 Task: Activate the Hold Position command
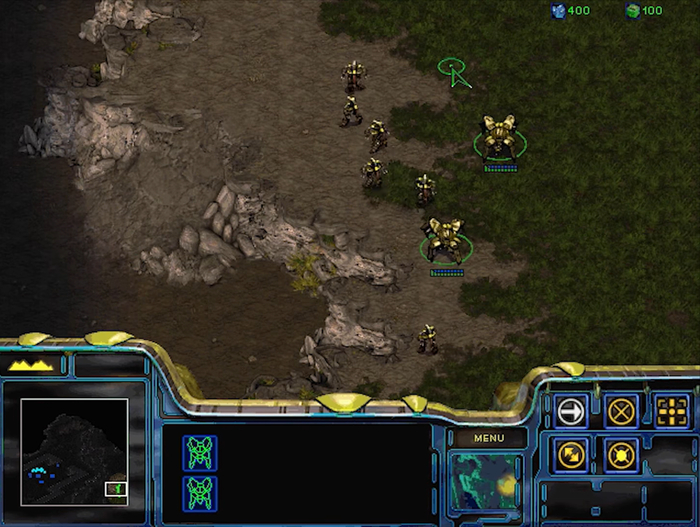click(x=621, y=455)
